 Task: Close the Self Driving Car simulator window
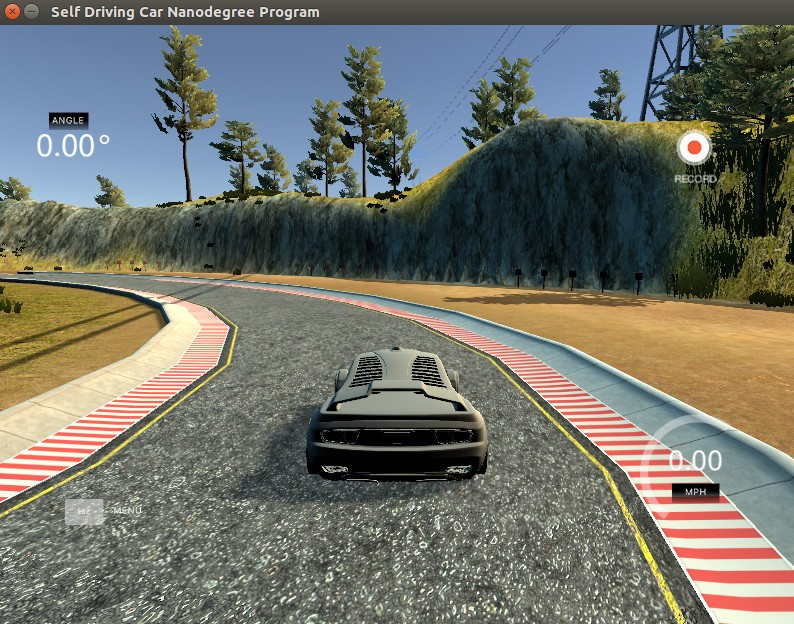point(12,12)
